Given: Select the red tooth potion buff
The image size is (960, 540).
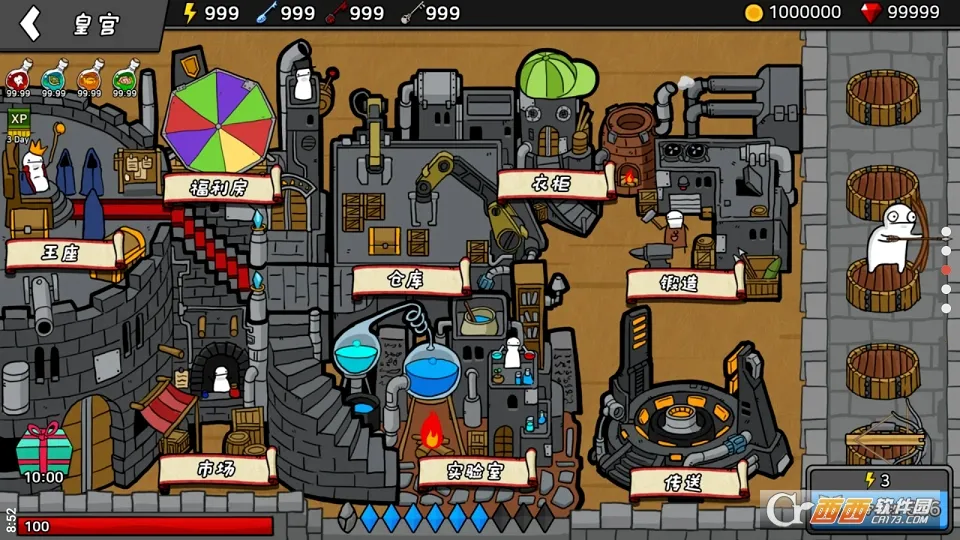Looking at the screenshot, I should (18, 80).
